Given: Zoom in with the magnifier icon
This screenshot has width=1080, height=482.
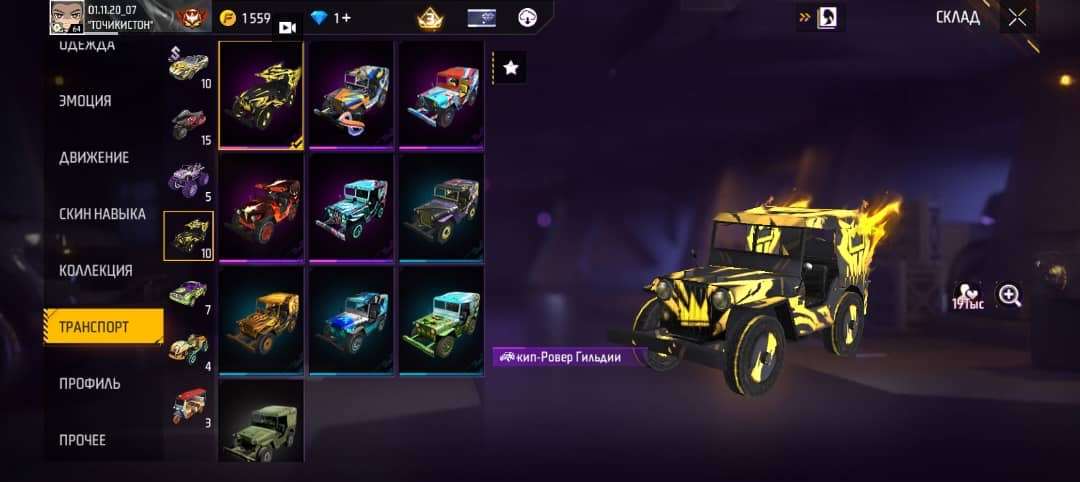Looking at the screenshot, I should [x=1010, y=295].
